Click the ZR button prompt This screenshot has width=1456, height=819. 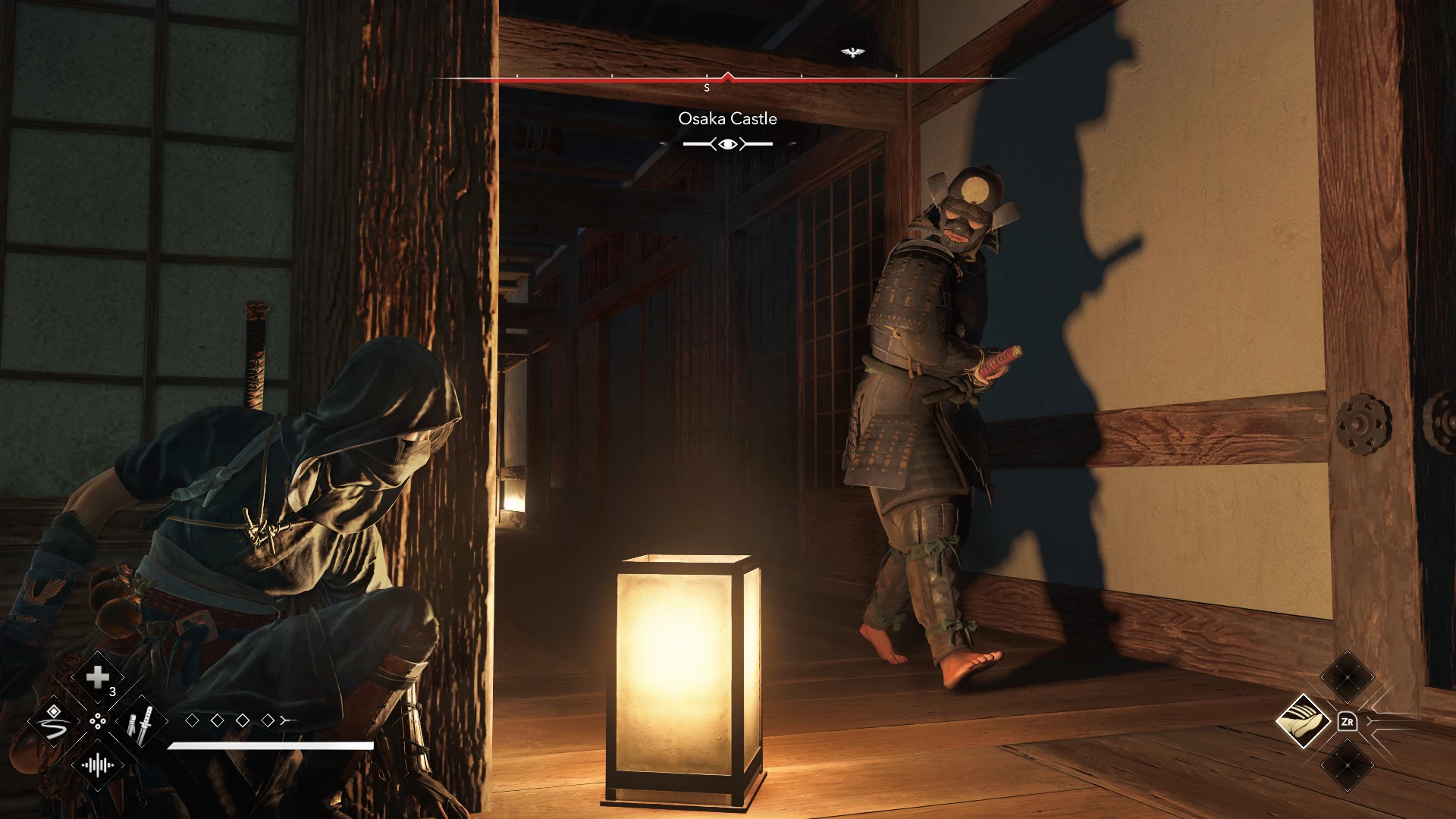click(x=1348, y=721)
